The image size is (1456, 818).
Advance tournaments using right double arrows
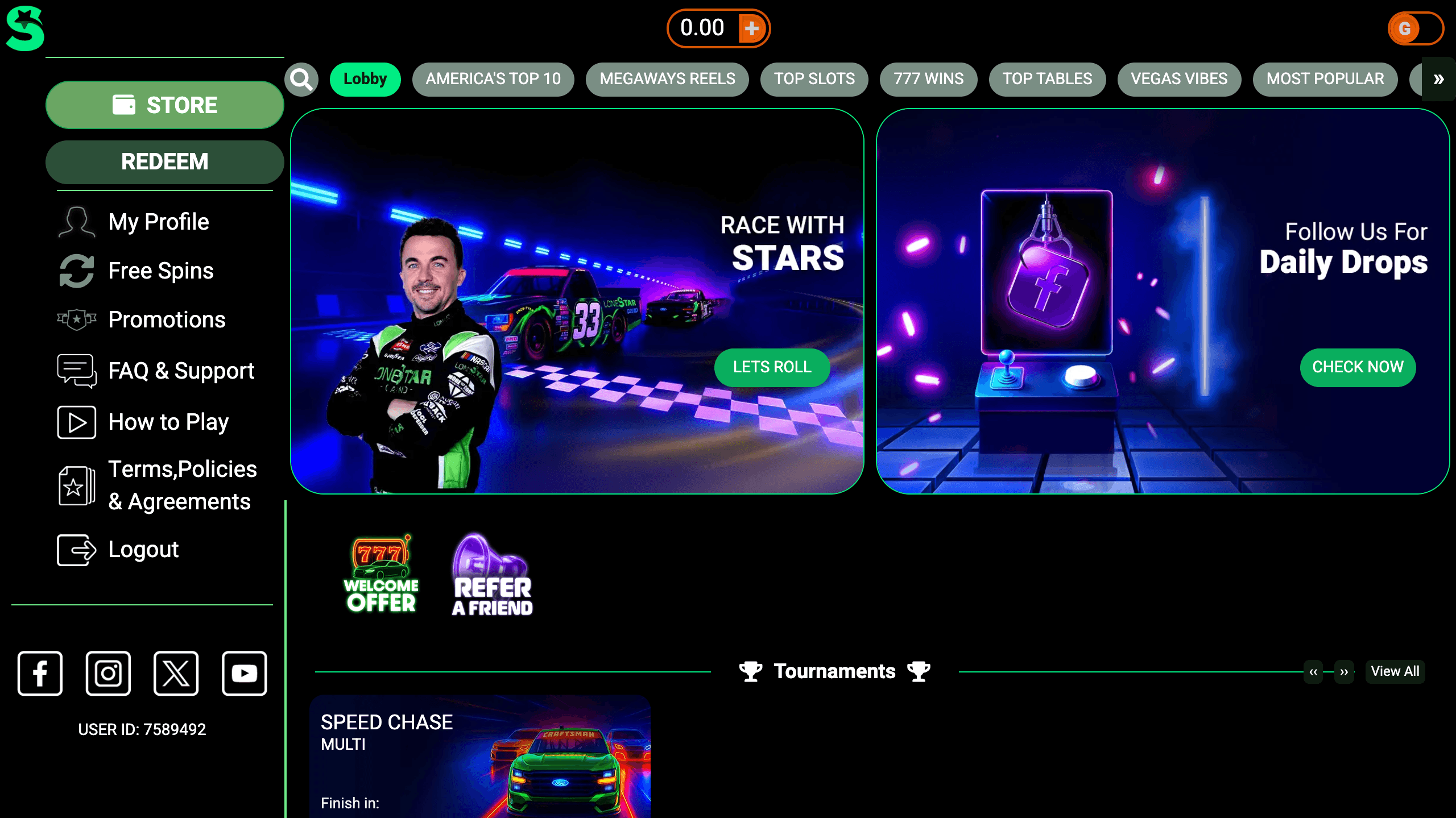[1345, 672]
